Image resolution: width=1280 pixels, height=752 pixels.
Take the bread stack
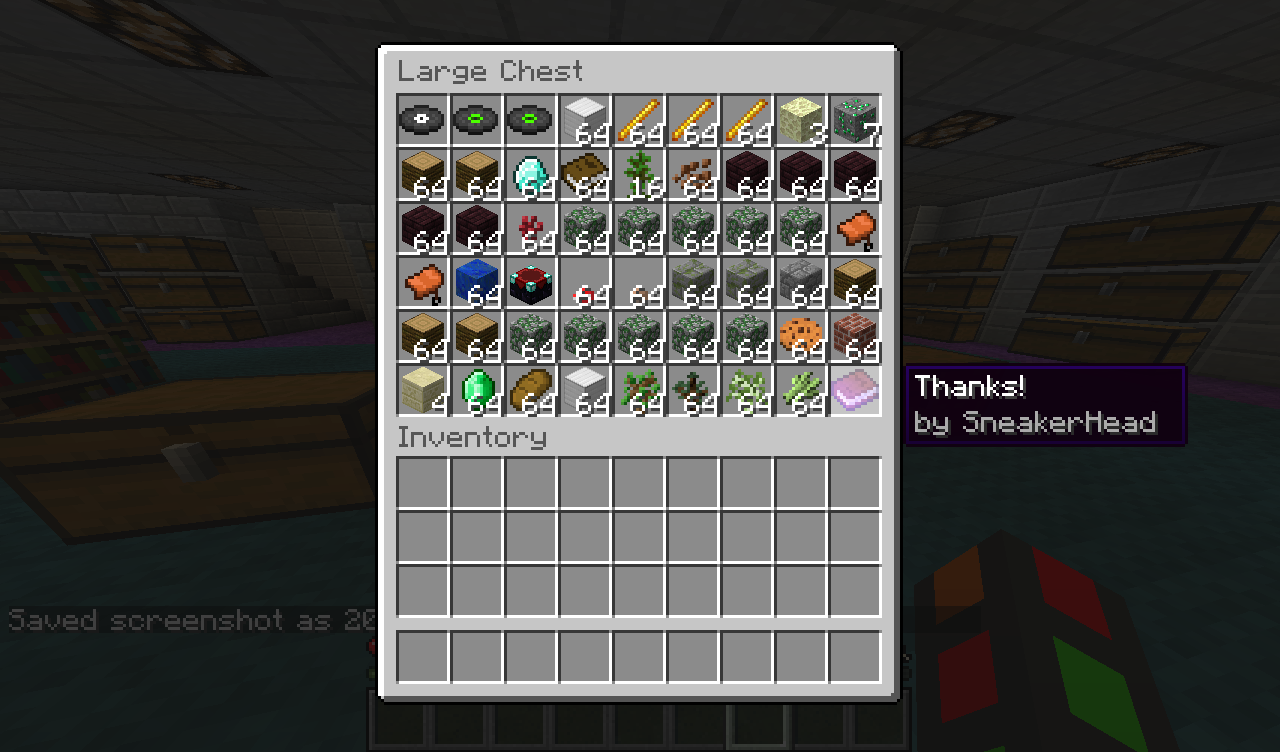[x=530, y=390]
